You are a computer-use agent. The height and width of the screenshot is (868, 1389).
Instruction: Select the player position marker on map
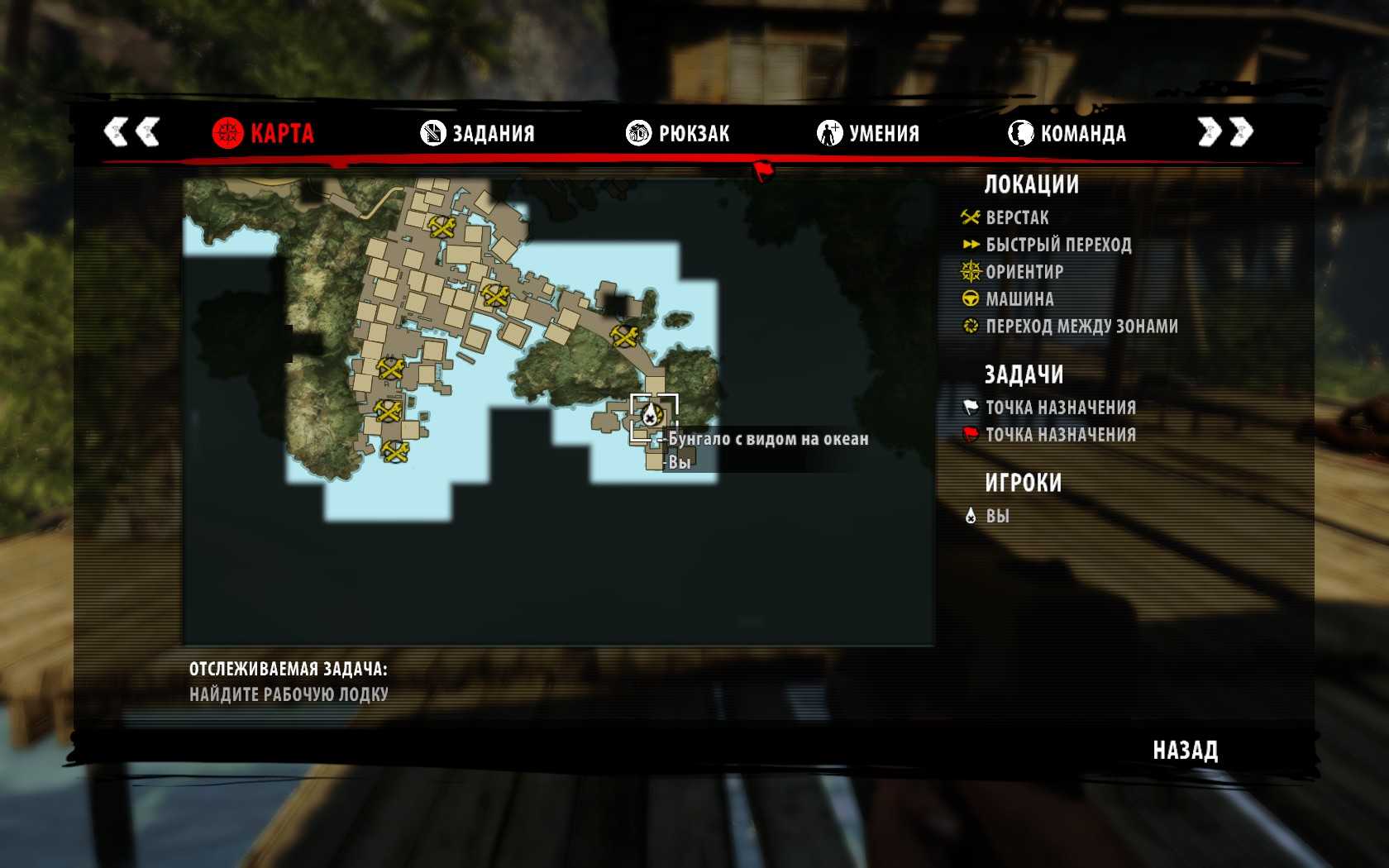(x=652, y=414)
